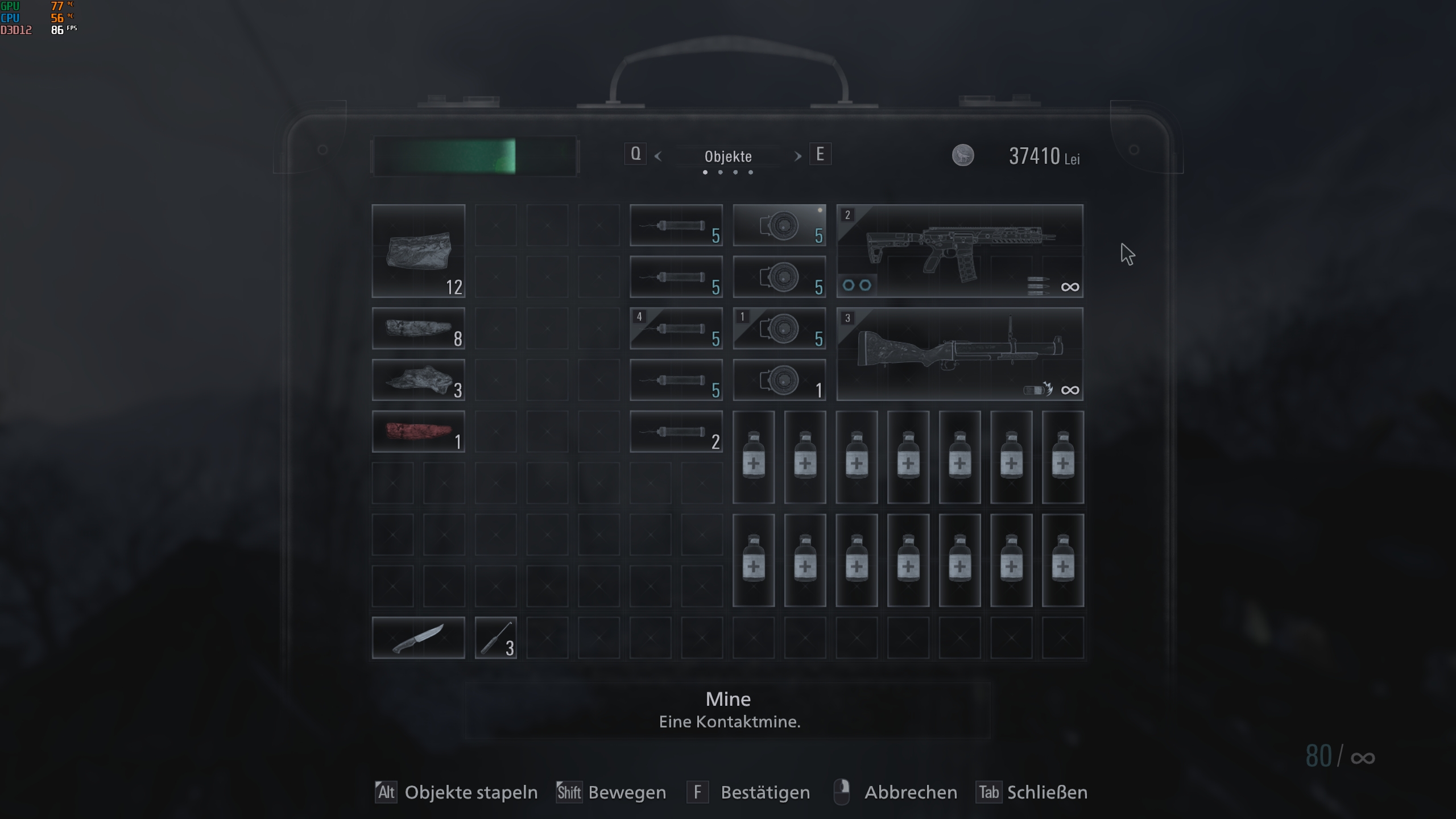
Task: Pick the lockpick stack of 3
Action: 495,638
